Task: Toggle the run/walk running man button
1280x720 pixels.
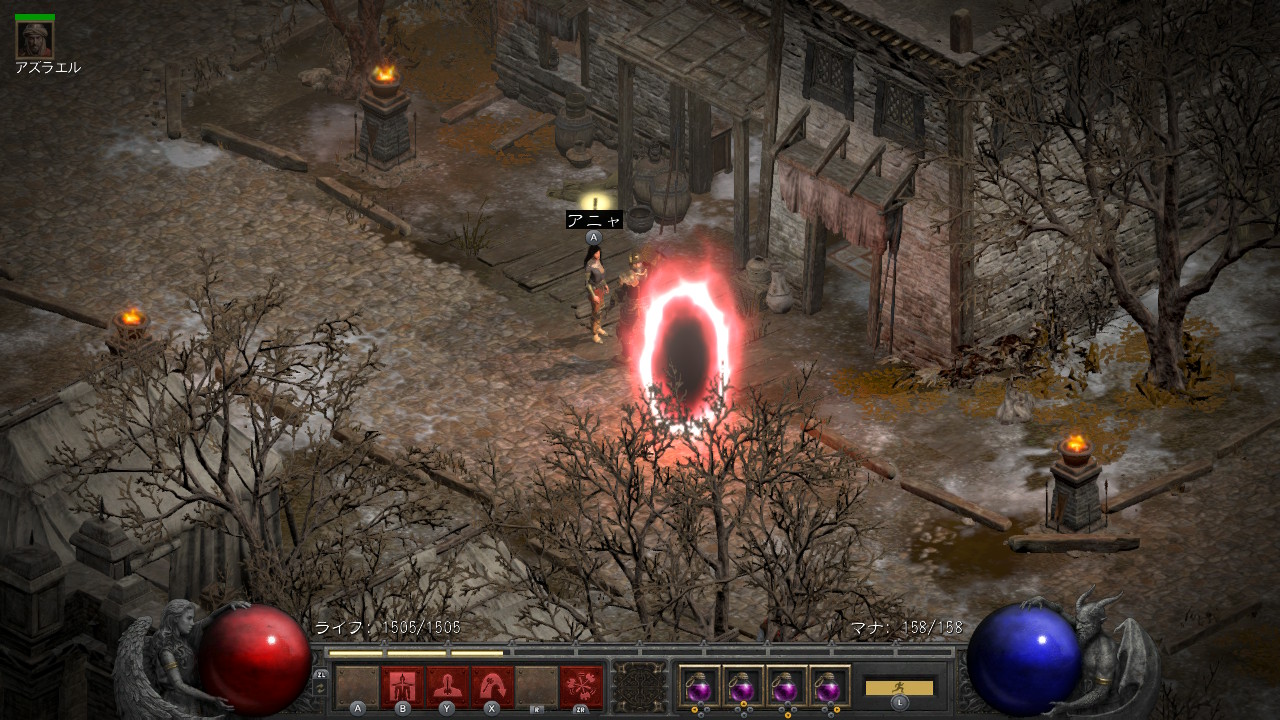Action: (899, 688)
